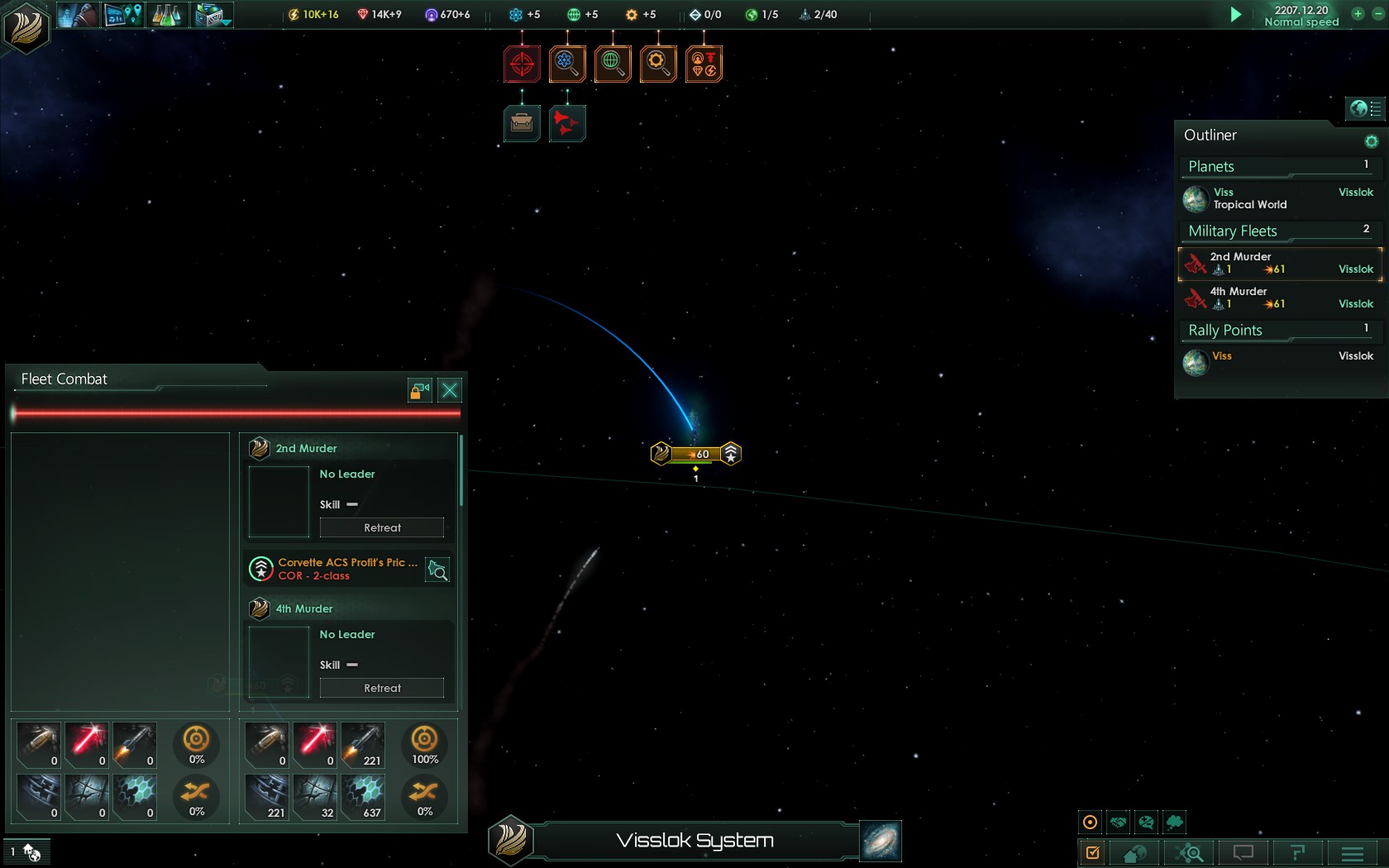Click the red crosshair alert notification
The width and height of the screenshot is (1389, 868).
click(522, 64)
